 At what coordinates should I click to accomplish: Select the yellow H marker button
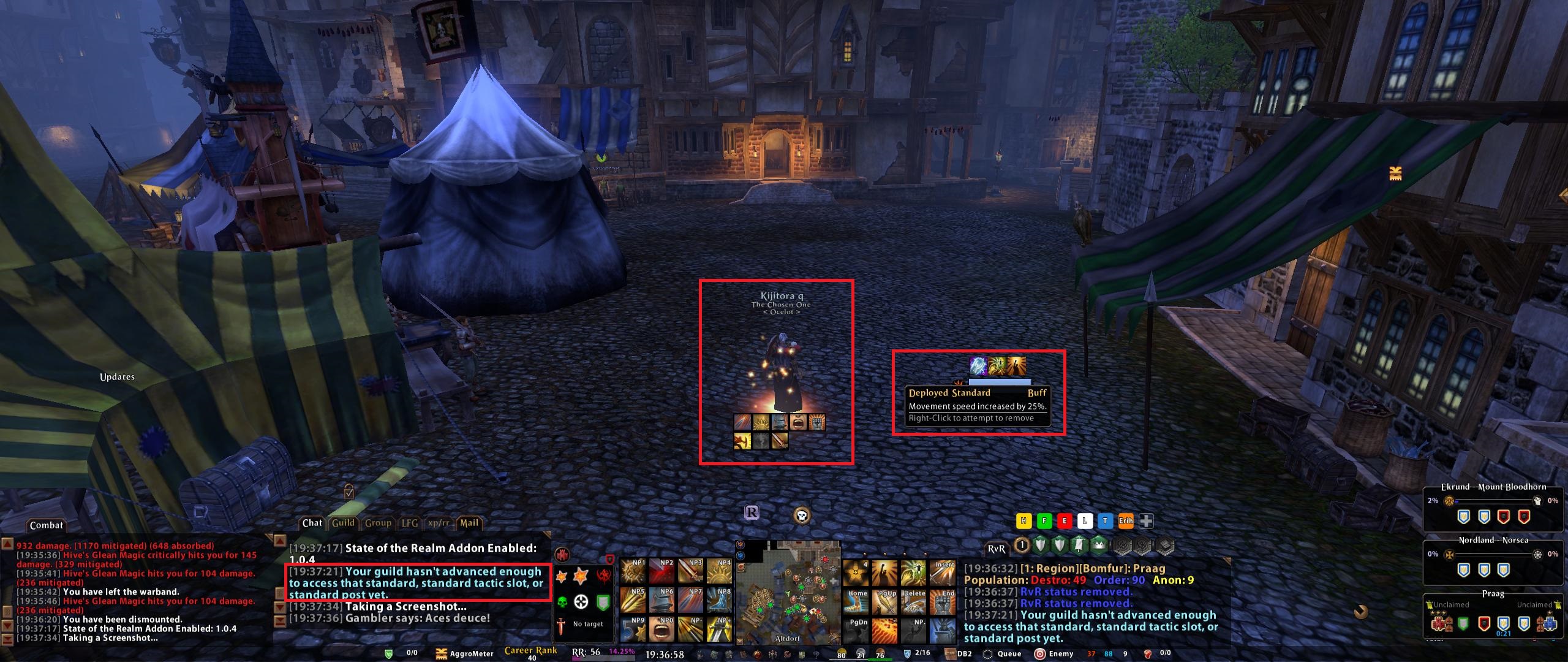(1023, 521)
